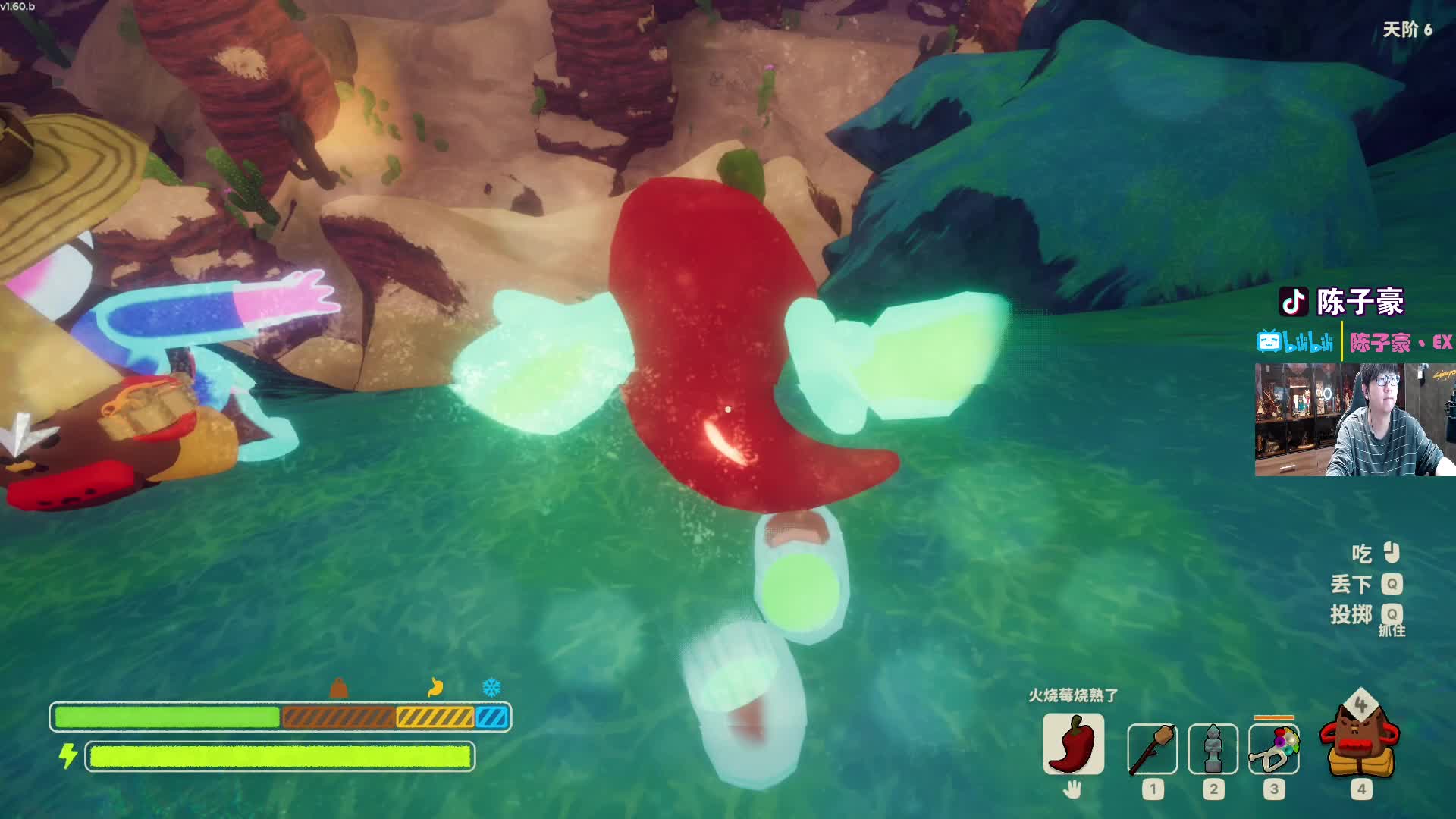The width and height of the screenshot is (1456, 819).
Task: Select the marshmallow stick hotbar slot
Action: 1152,749
